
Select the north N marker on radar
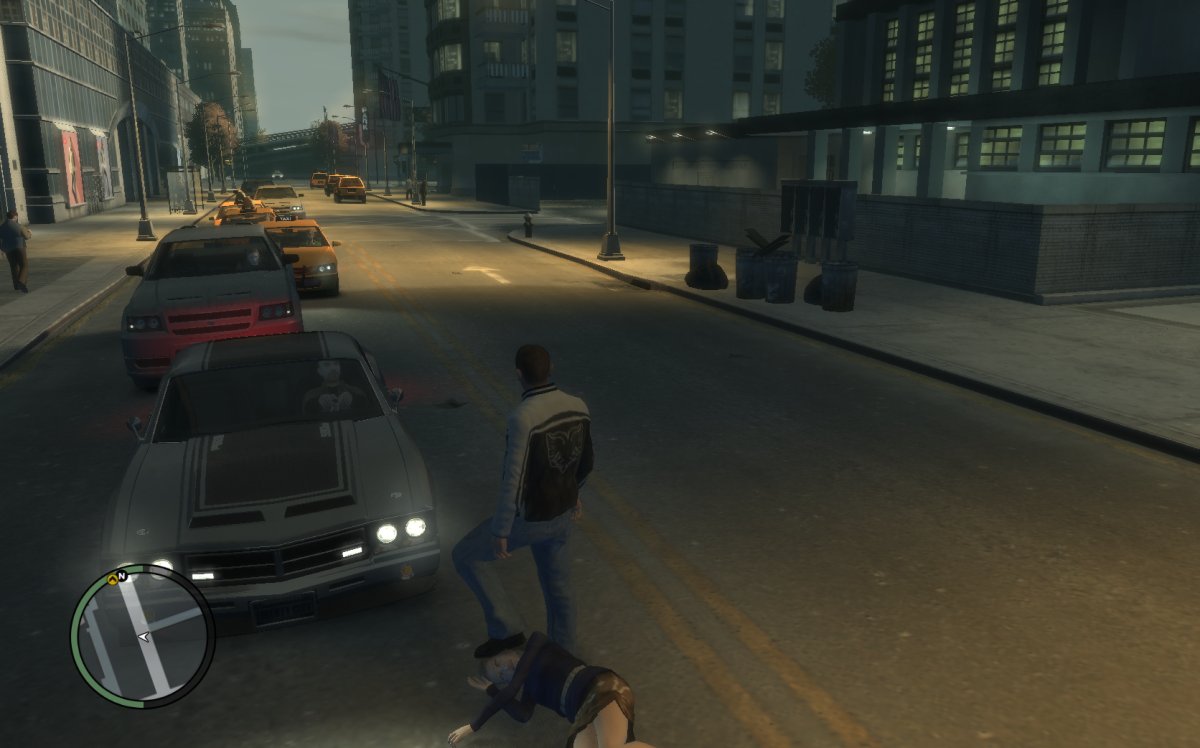pyautogui.click(x=122, y=577)
